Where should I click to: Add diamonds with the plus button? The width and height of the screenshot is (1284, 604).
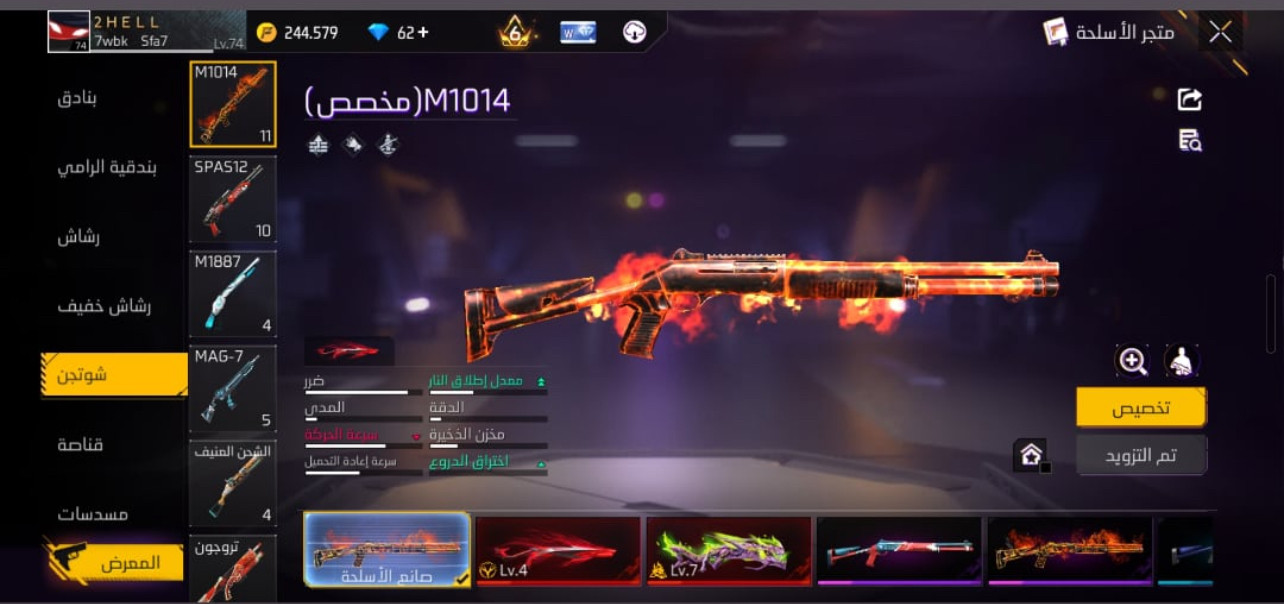tap(423, 32)
